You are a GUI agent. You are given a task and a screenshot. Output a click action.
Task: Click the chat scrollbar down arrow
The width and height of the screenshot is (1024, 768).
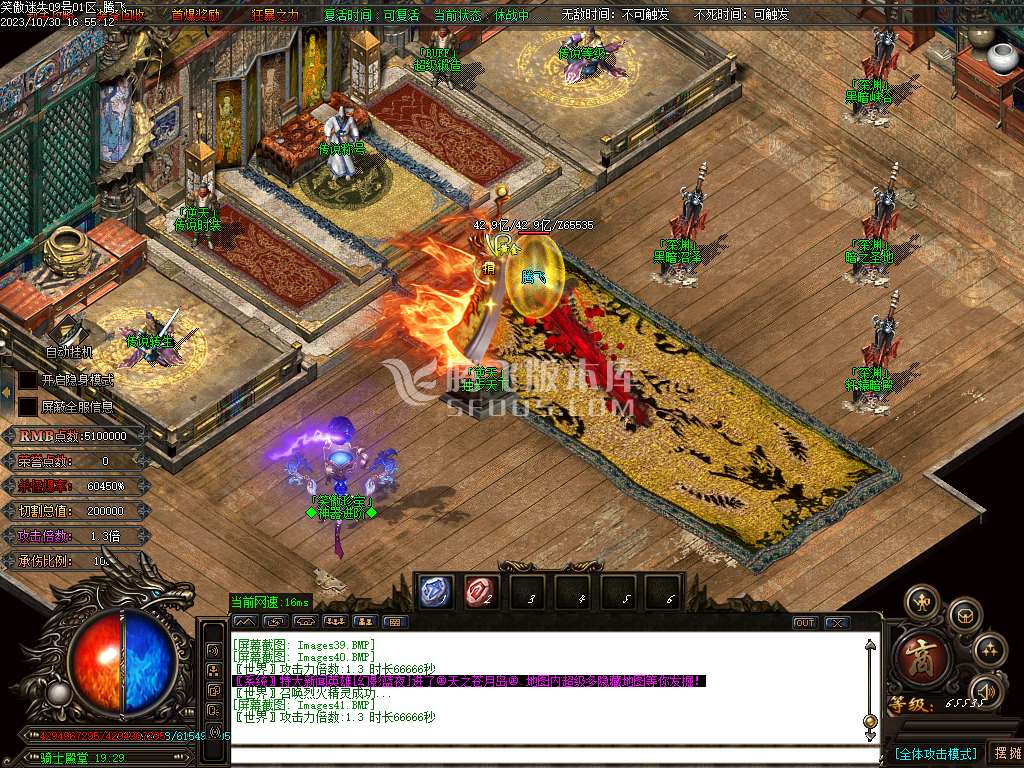[x=871, y=721]
